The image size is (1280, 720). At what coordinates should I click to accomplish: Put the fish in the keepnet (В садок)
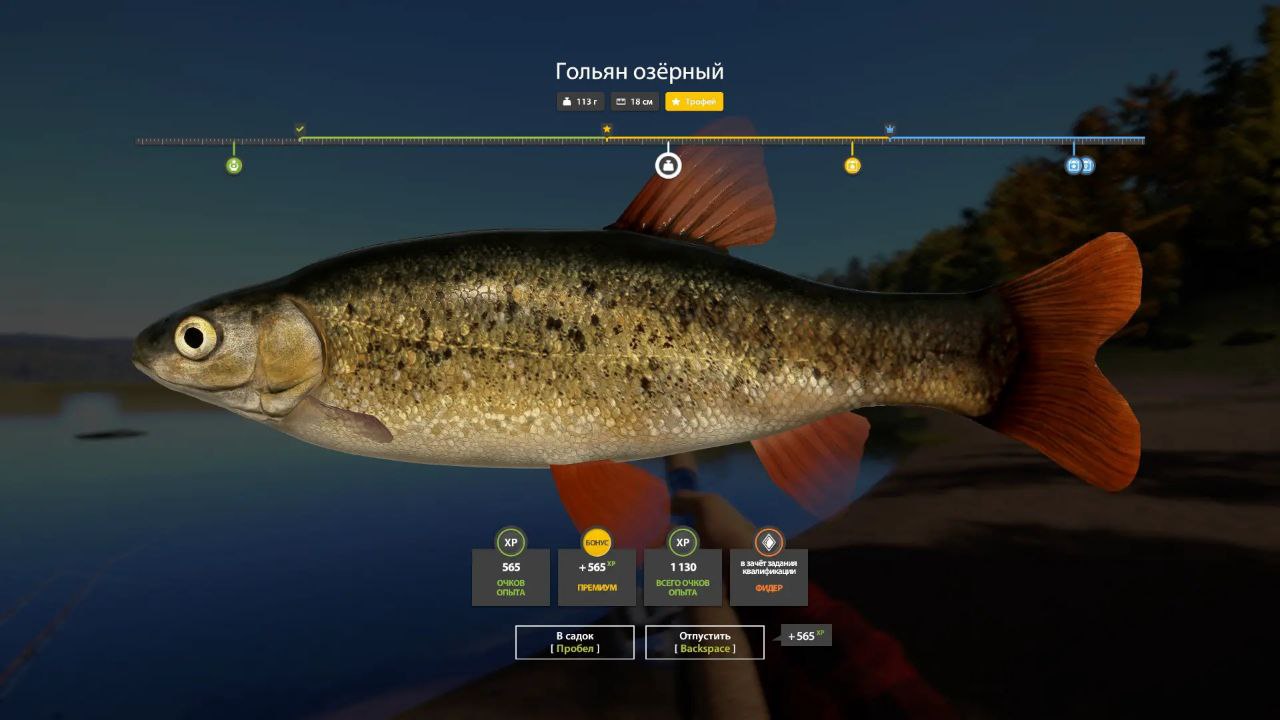575,642
